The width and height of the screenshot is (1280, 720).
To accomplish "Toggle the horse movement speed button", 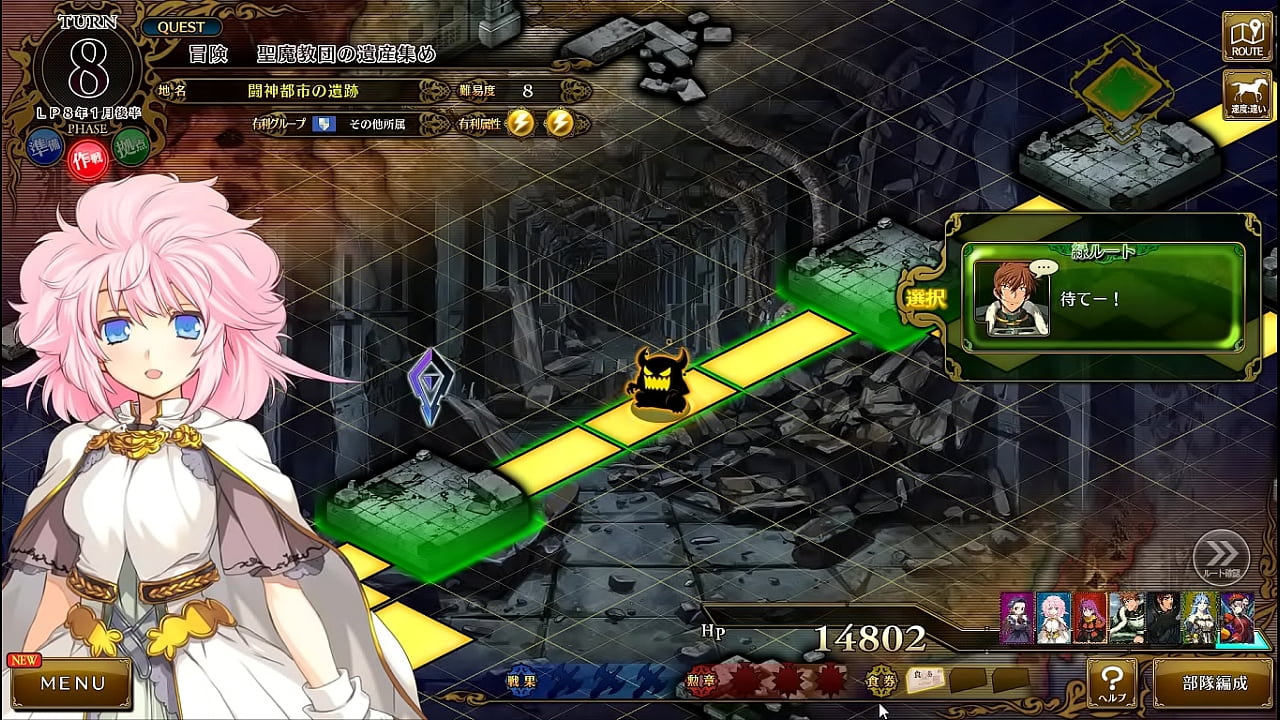I will tap(1247, 96).
